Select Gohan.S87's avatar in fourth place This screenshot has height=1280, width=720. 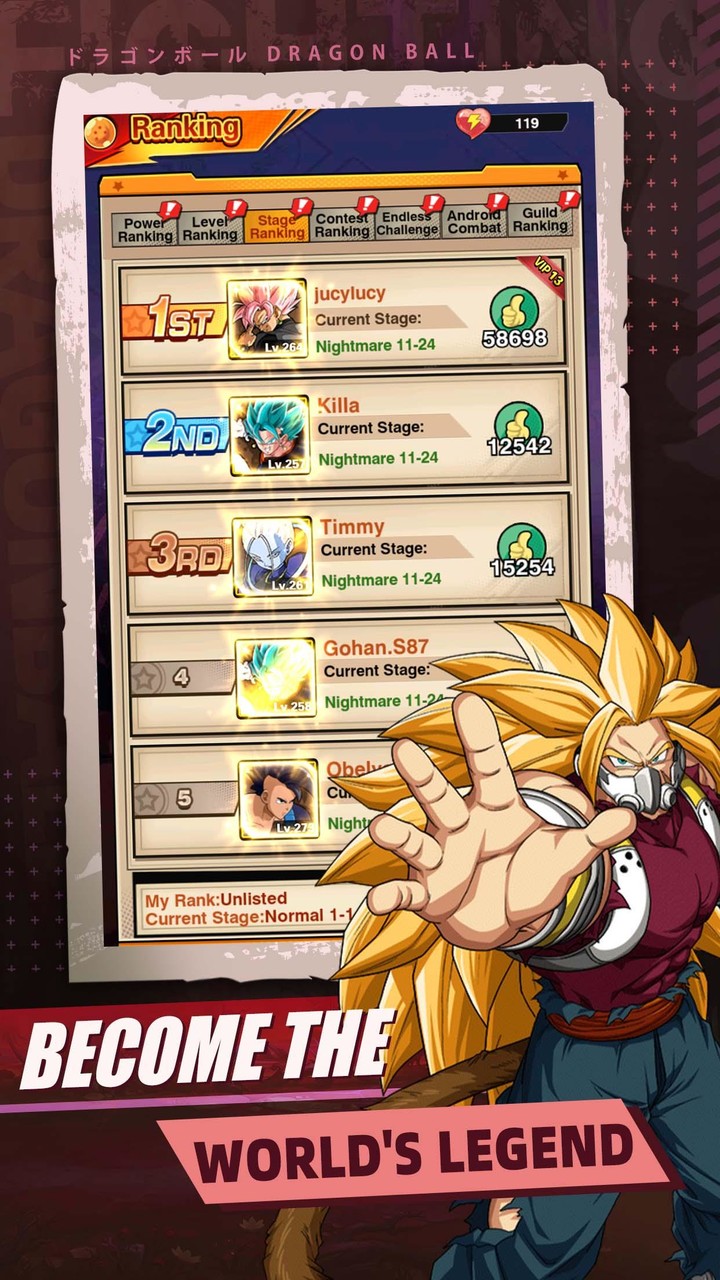275,678
